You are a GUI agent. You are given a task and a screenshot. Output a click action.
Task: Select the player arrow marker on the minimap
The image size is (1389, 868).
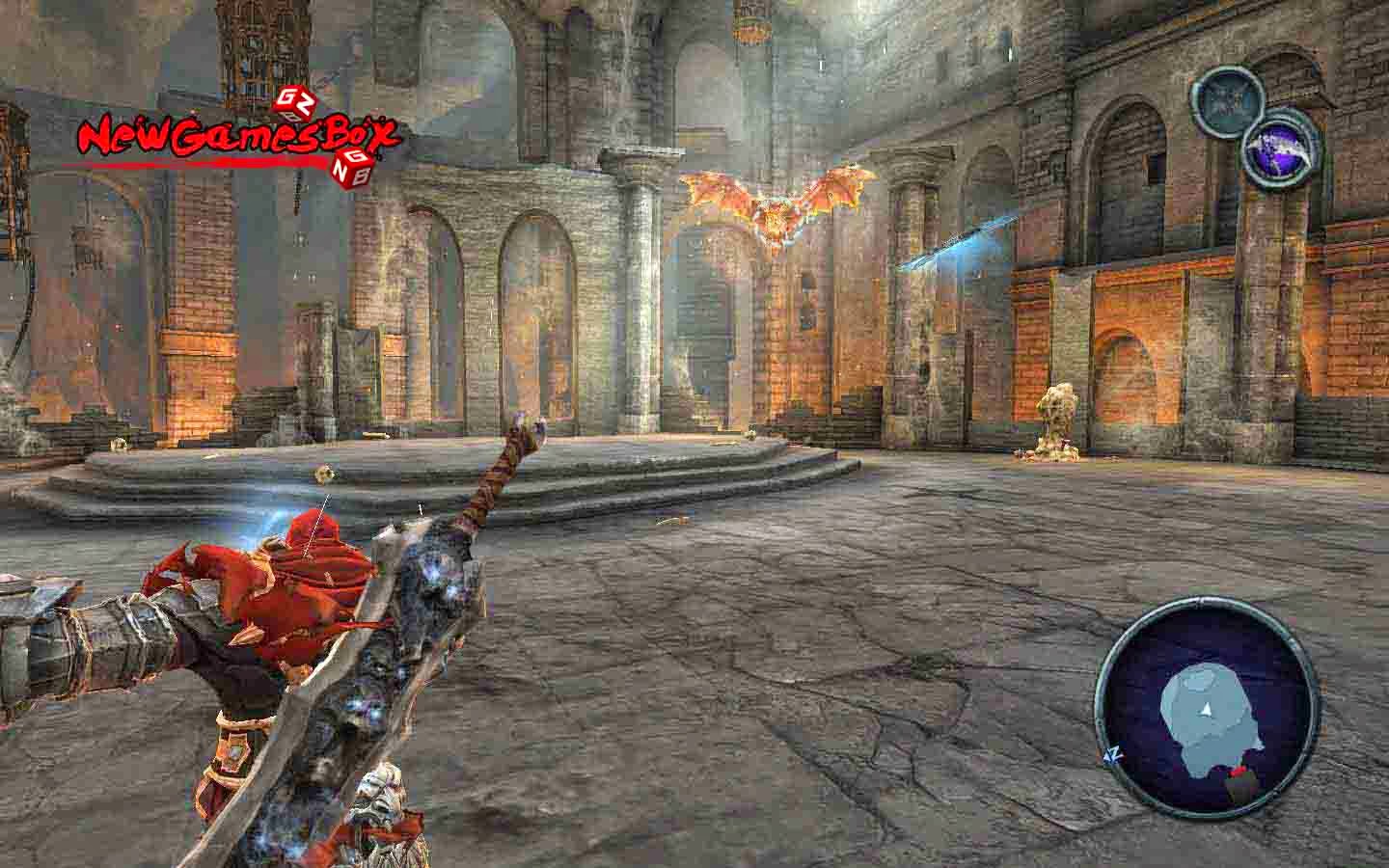[x=1207, y=709]
